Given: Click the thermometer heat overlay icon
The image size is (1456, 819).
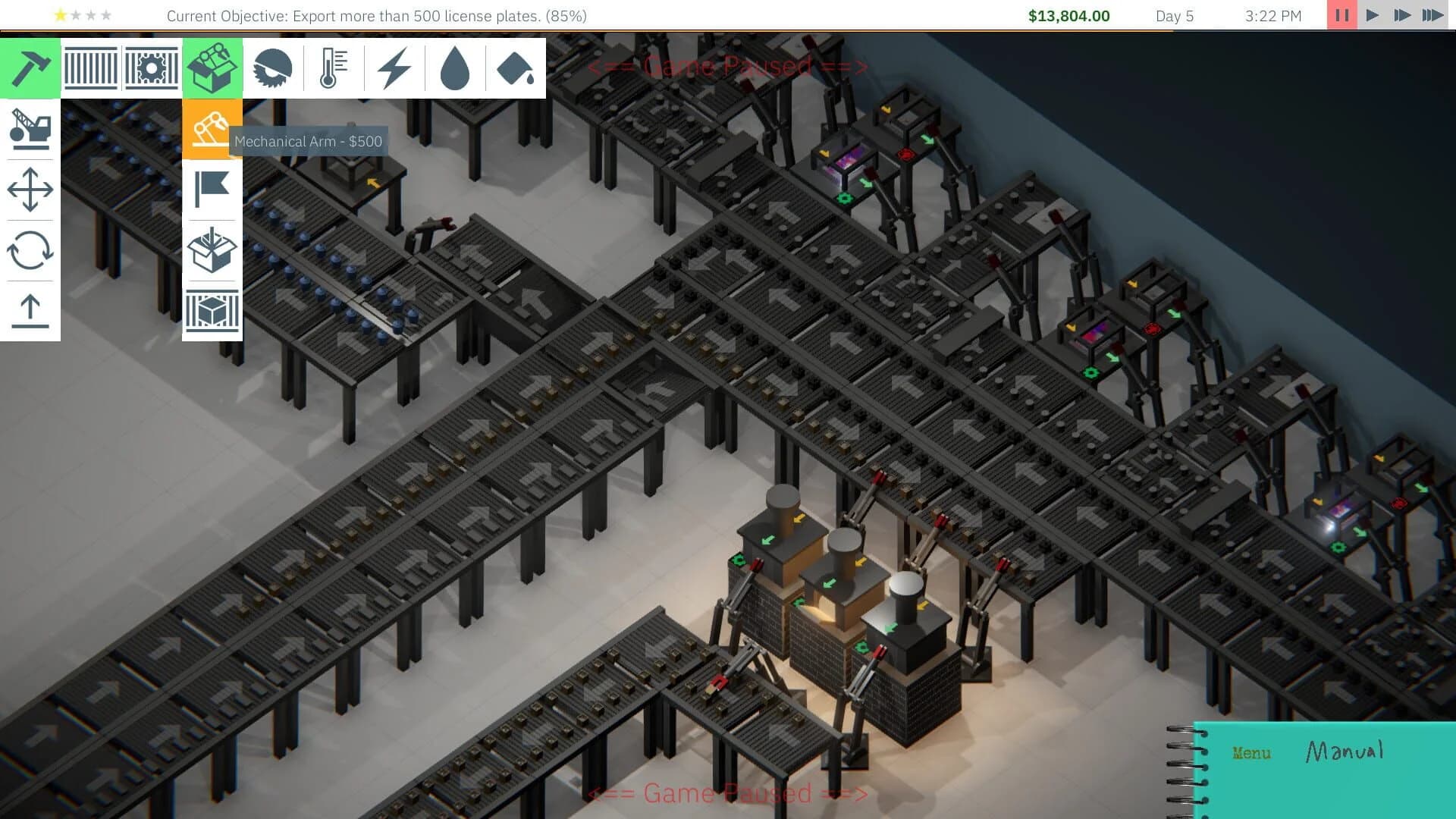Looking at the screenshot, I should coord(334,68).
